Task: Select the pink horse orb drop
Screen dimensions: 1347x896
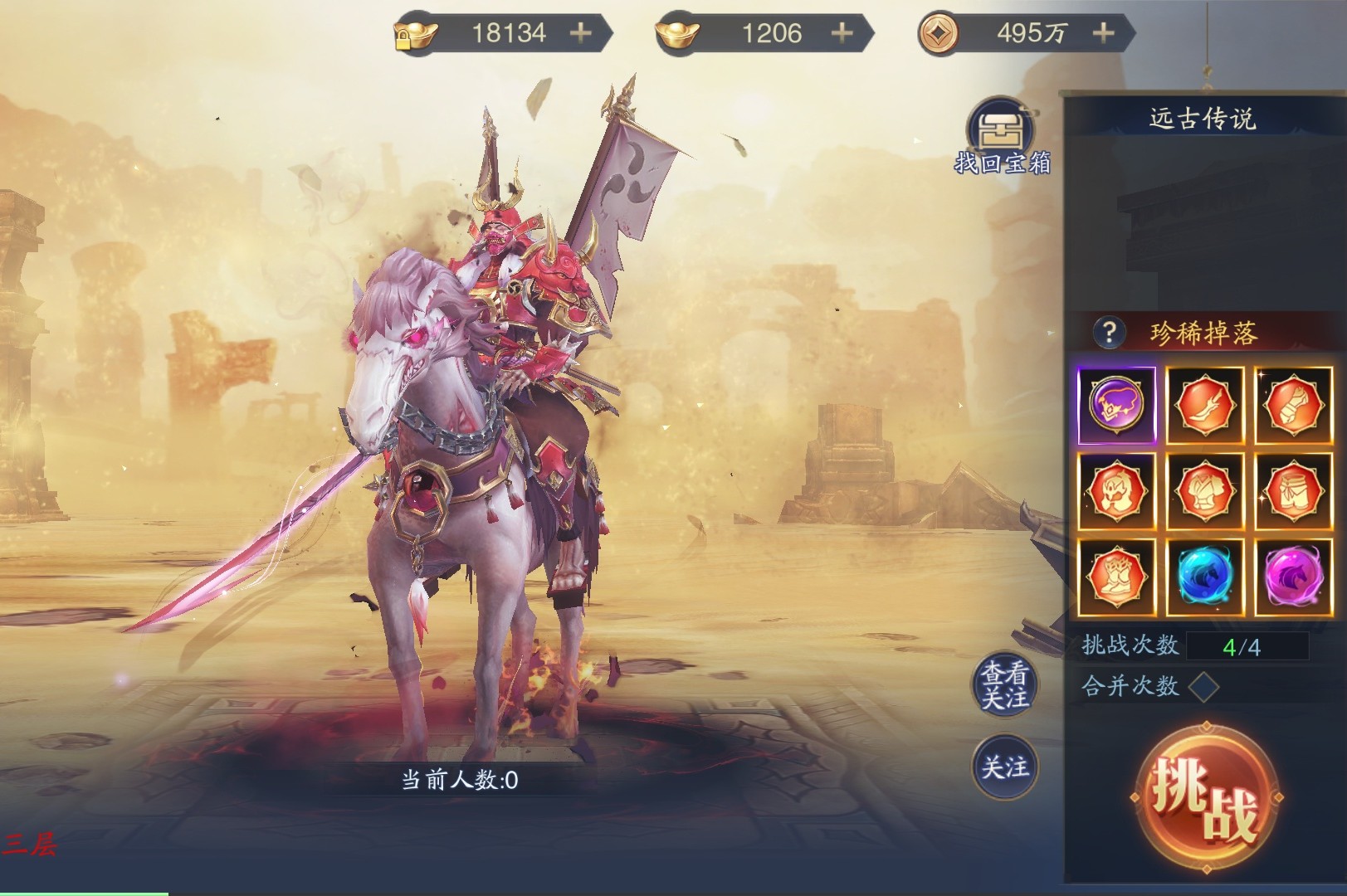Action: 1292,577
